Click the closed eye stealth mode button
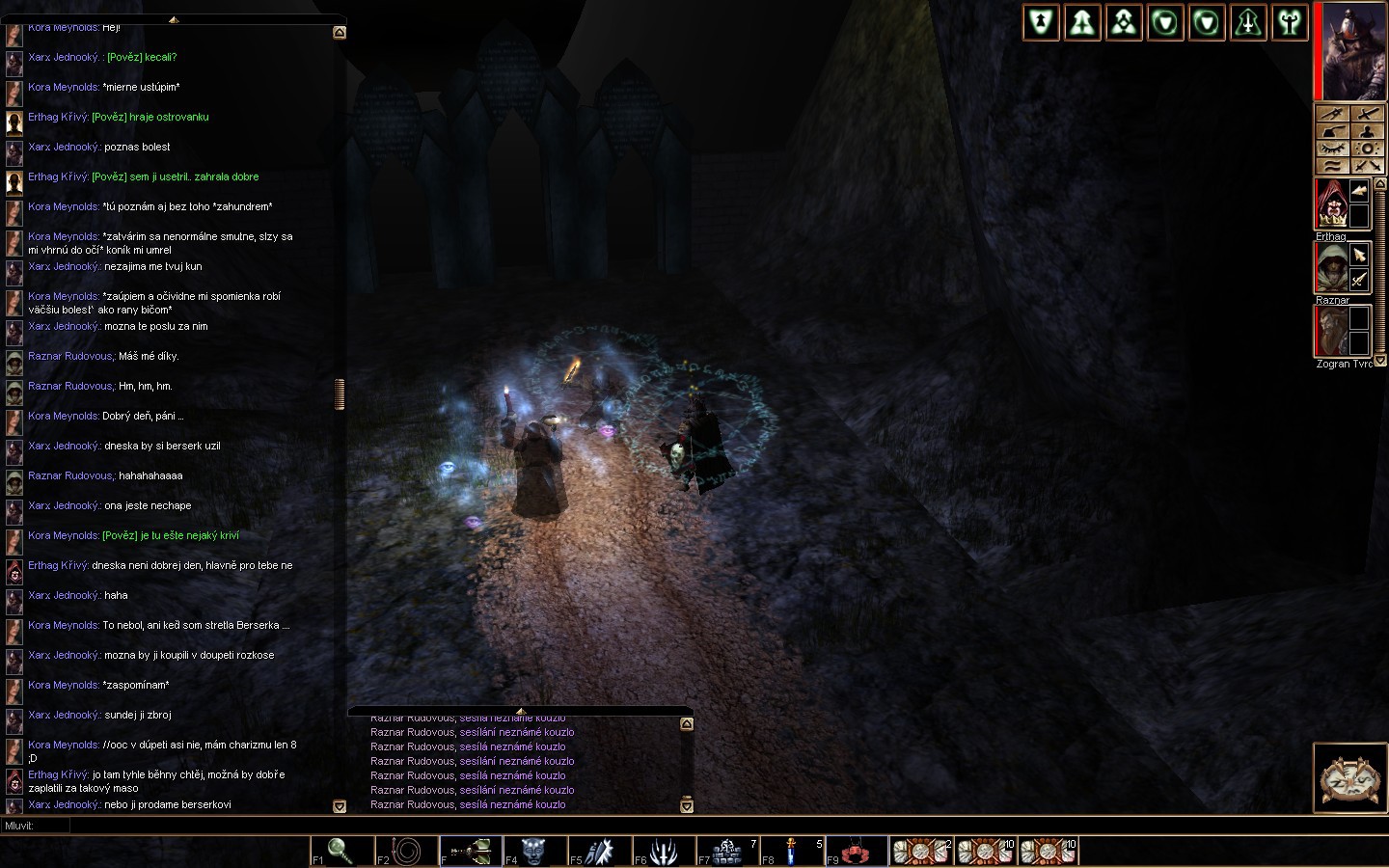Viewport: 1389px width, 868px height. [1332, 149]
